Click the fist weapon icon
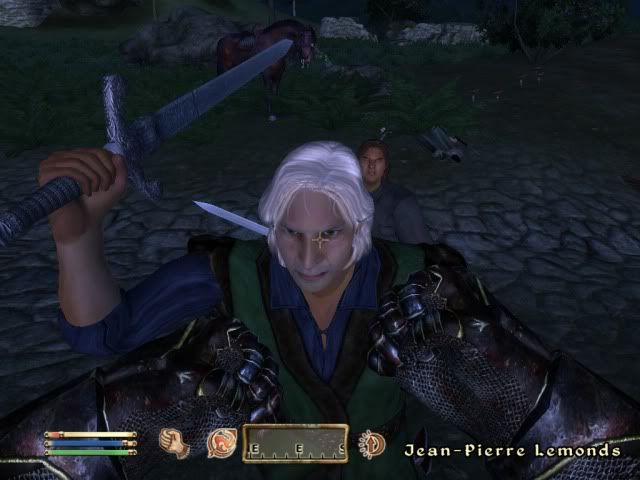Screen dimensions: 640x480 (x=175, y=443)
